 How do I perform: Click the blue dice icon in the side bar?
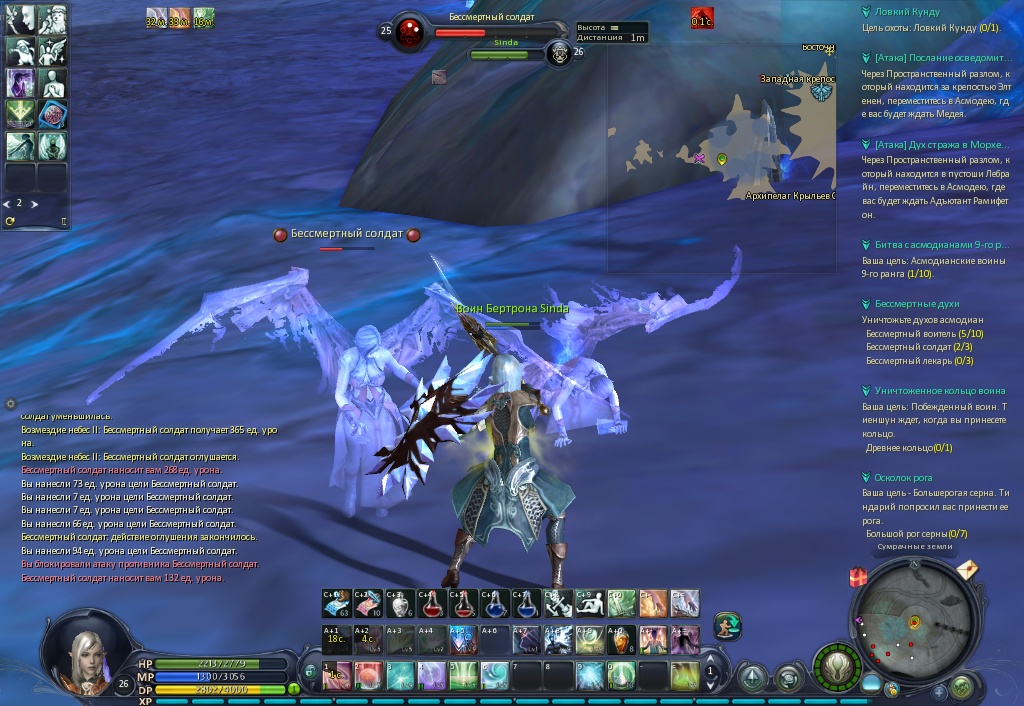53,114
